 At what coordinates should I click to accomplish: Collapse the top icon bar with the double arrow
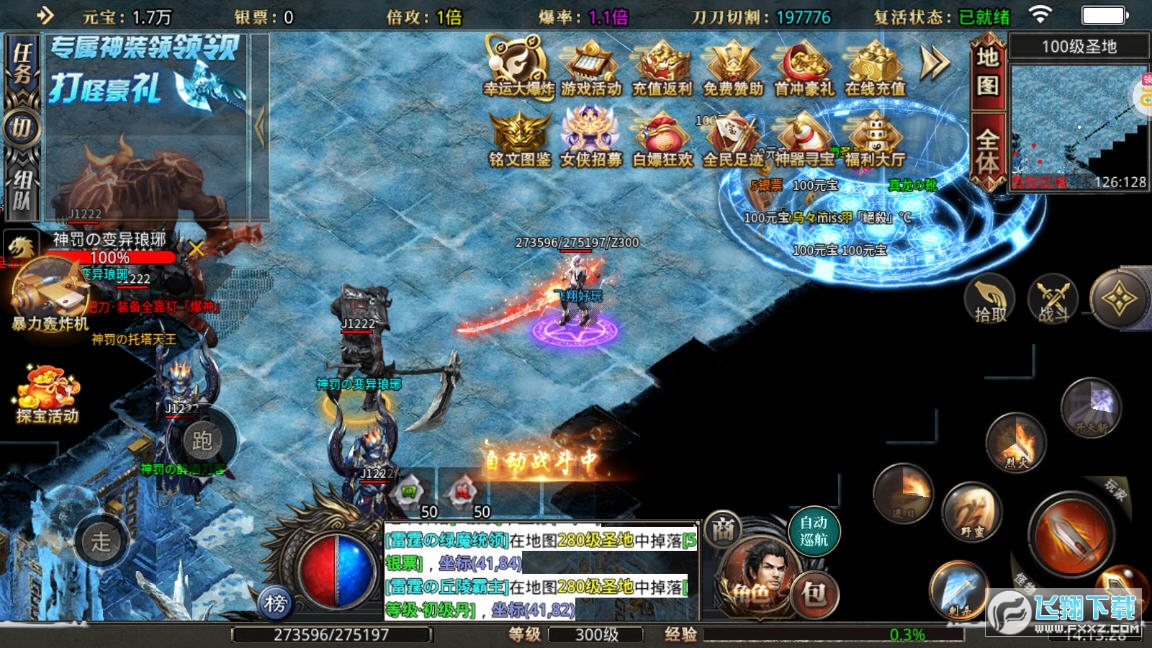point(935,64)
